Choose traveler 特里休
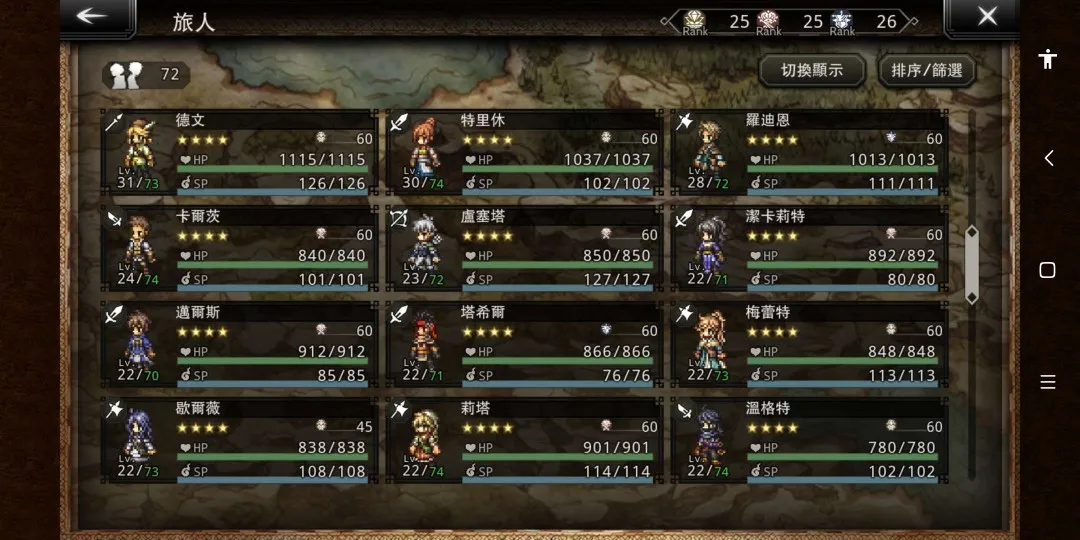The height and width of the screenshot is (540, 1080). pyautogui.click(x=525, y=152)
